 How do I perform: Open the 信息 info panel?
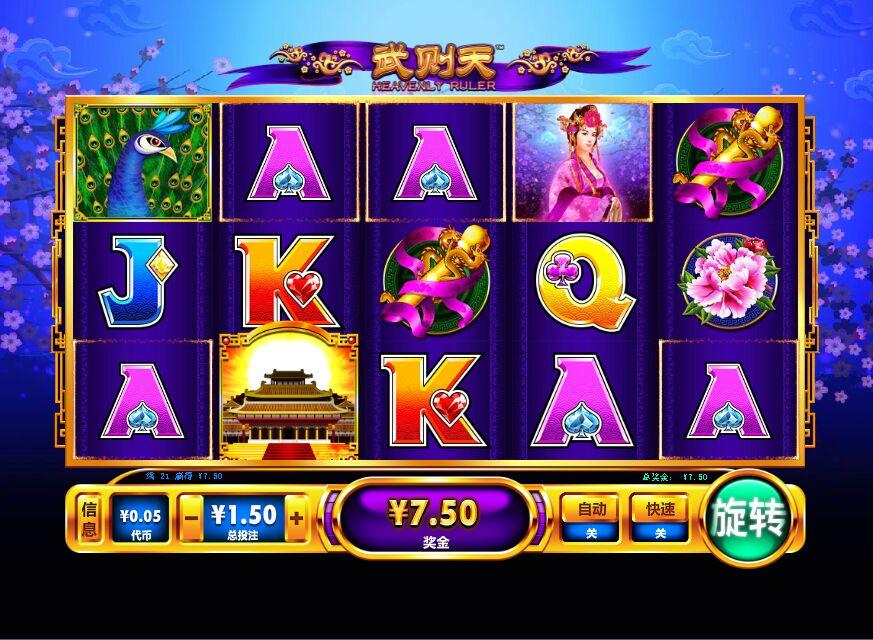click(88, 519)
